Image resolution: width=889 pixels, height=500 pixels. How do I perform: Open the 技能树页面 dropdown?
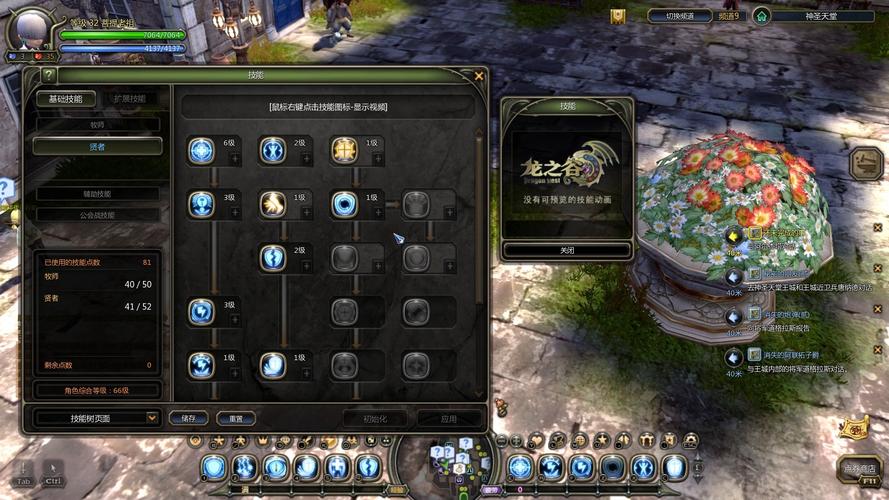coord(97,417)
